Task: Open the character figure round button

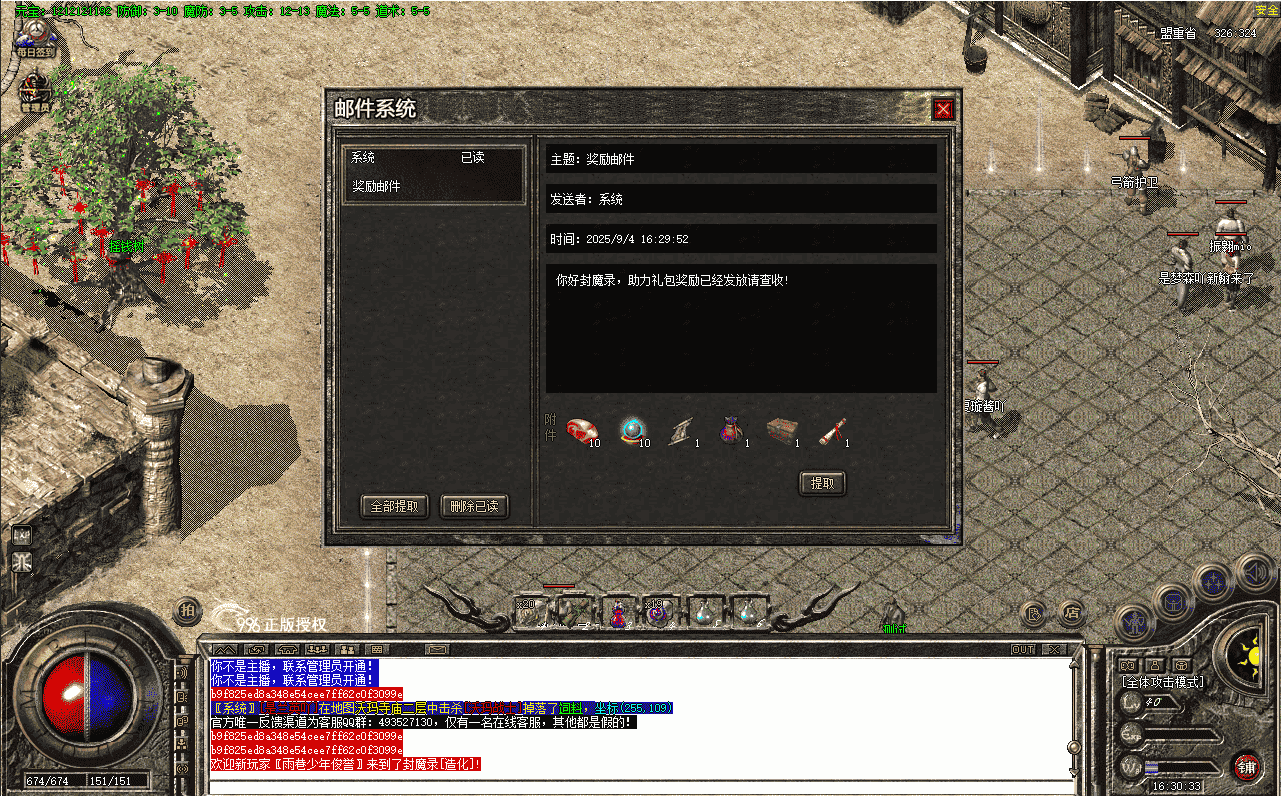Action: coord(1133,621)
